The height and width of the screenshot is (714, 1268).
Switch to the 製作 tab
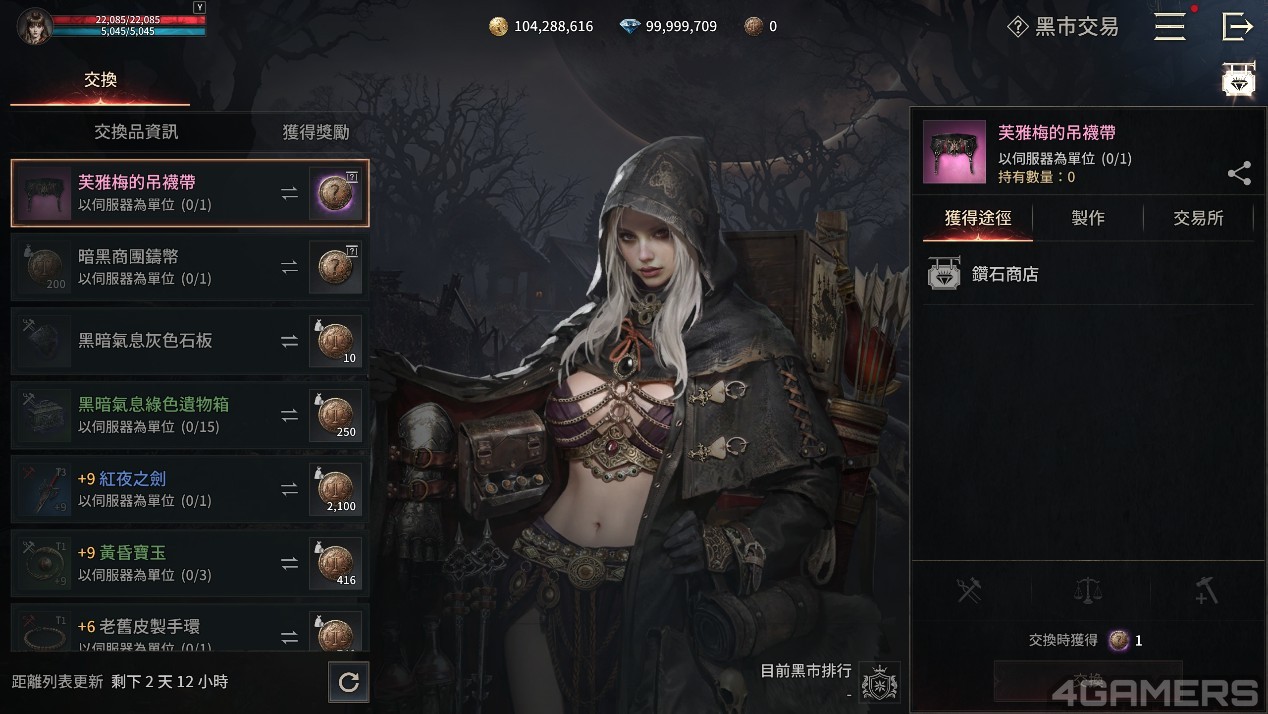coord(1088,218)
